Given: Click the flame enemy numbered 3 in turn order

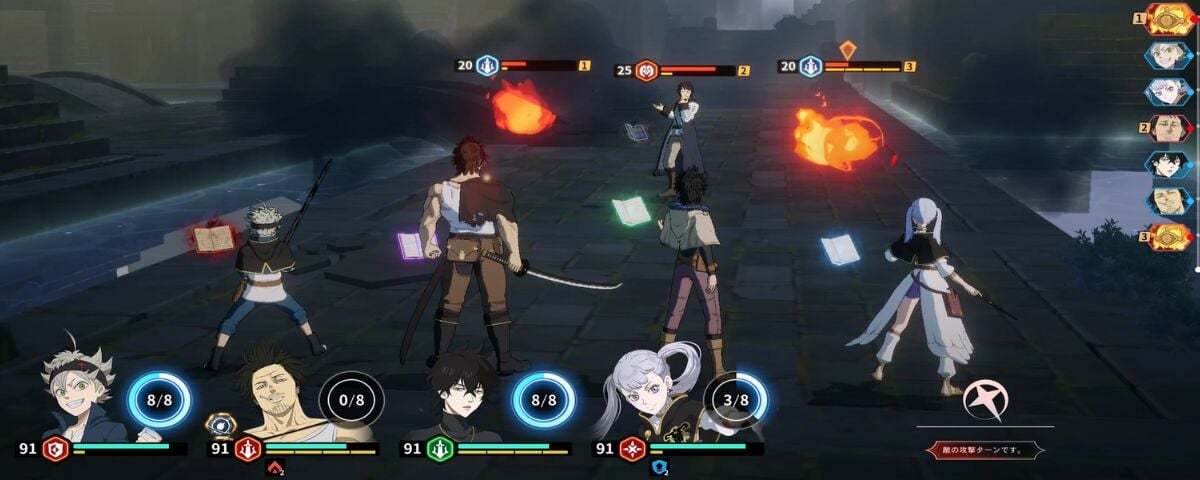Looking at the screenshot, I should pos(1168,237).
